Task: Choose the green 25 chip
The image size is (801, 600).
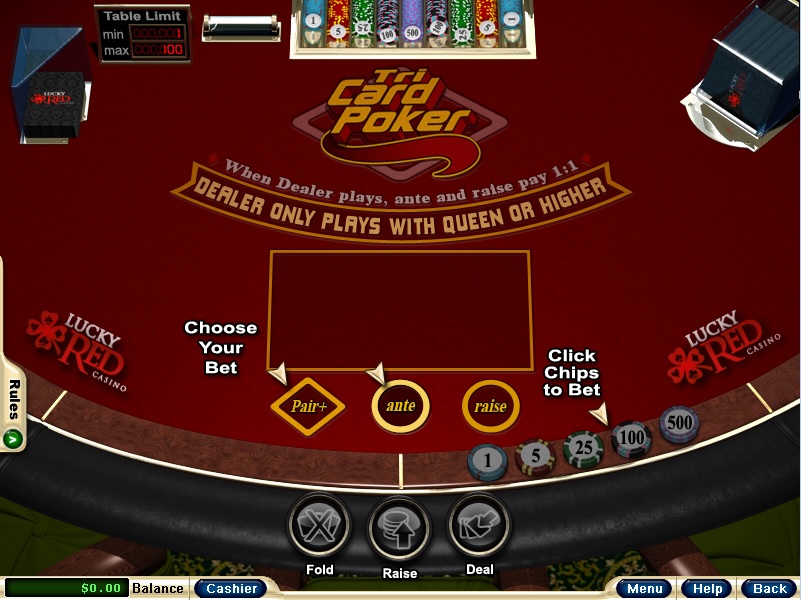Action: [582, 448]
